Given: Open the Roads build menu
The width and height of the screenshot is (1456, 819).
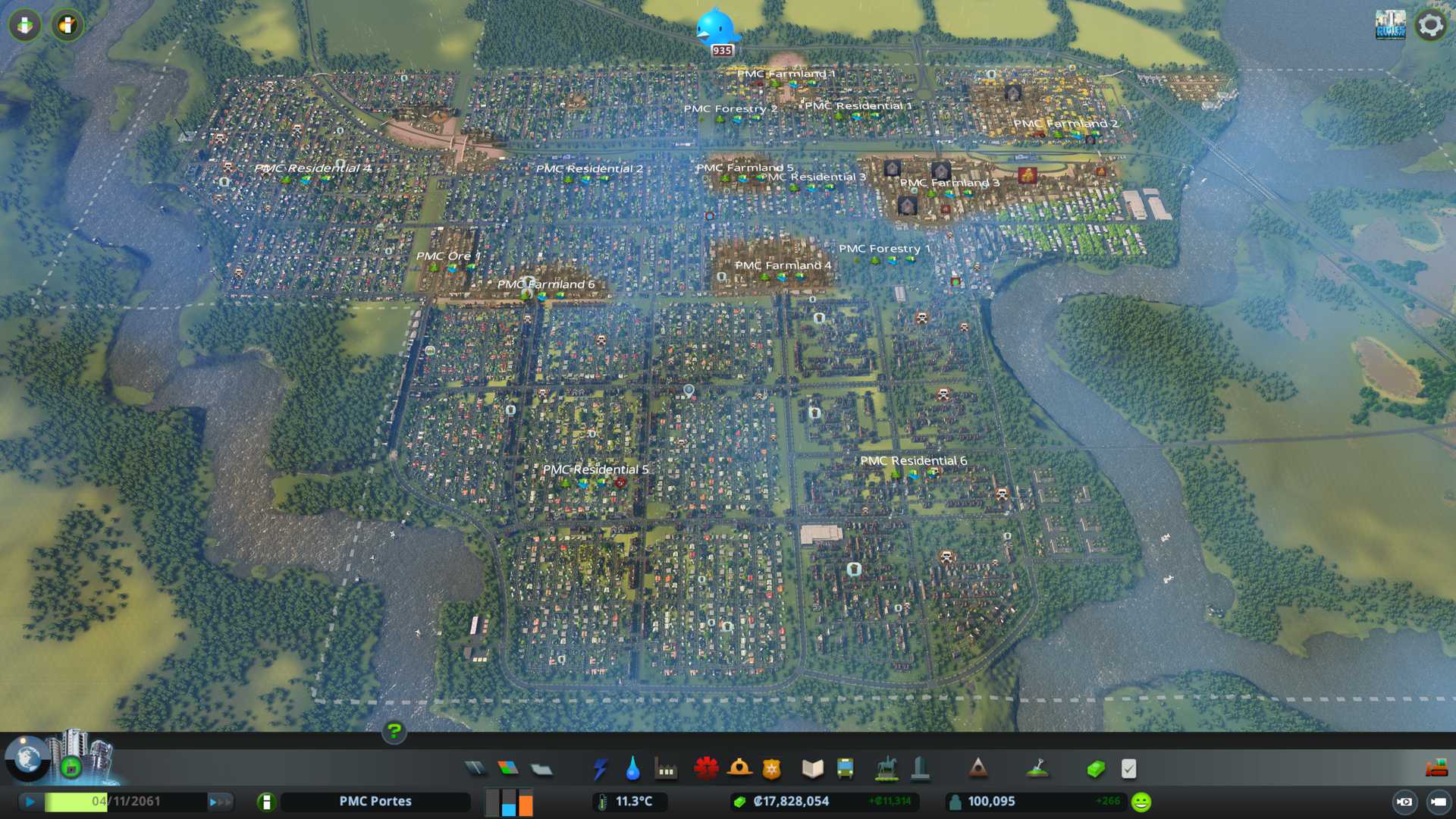Looking at the screenshot, I should [475, 769].
